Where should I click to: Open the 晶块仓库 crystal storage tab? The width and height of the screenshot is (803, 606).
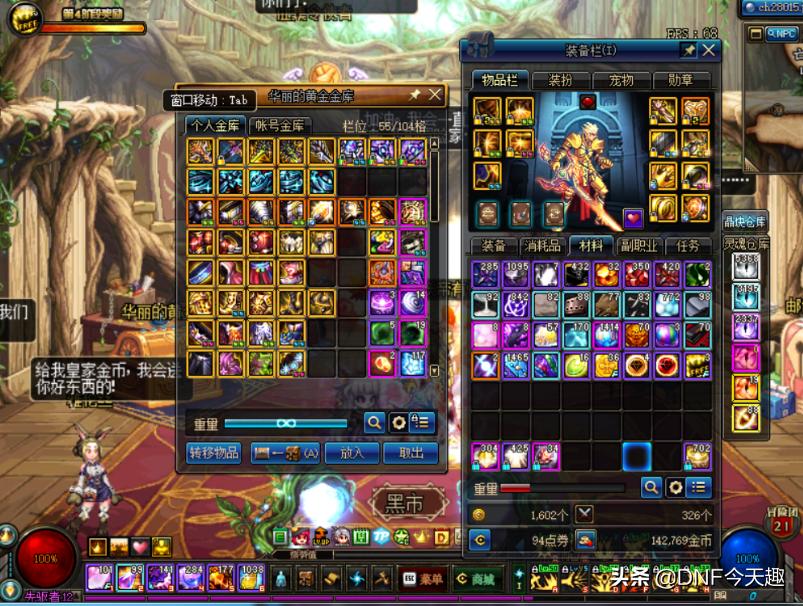[745, 221]
